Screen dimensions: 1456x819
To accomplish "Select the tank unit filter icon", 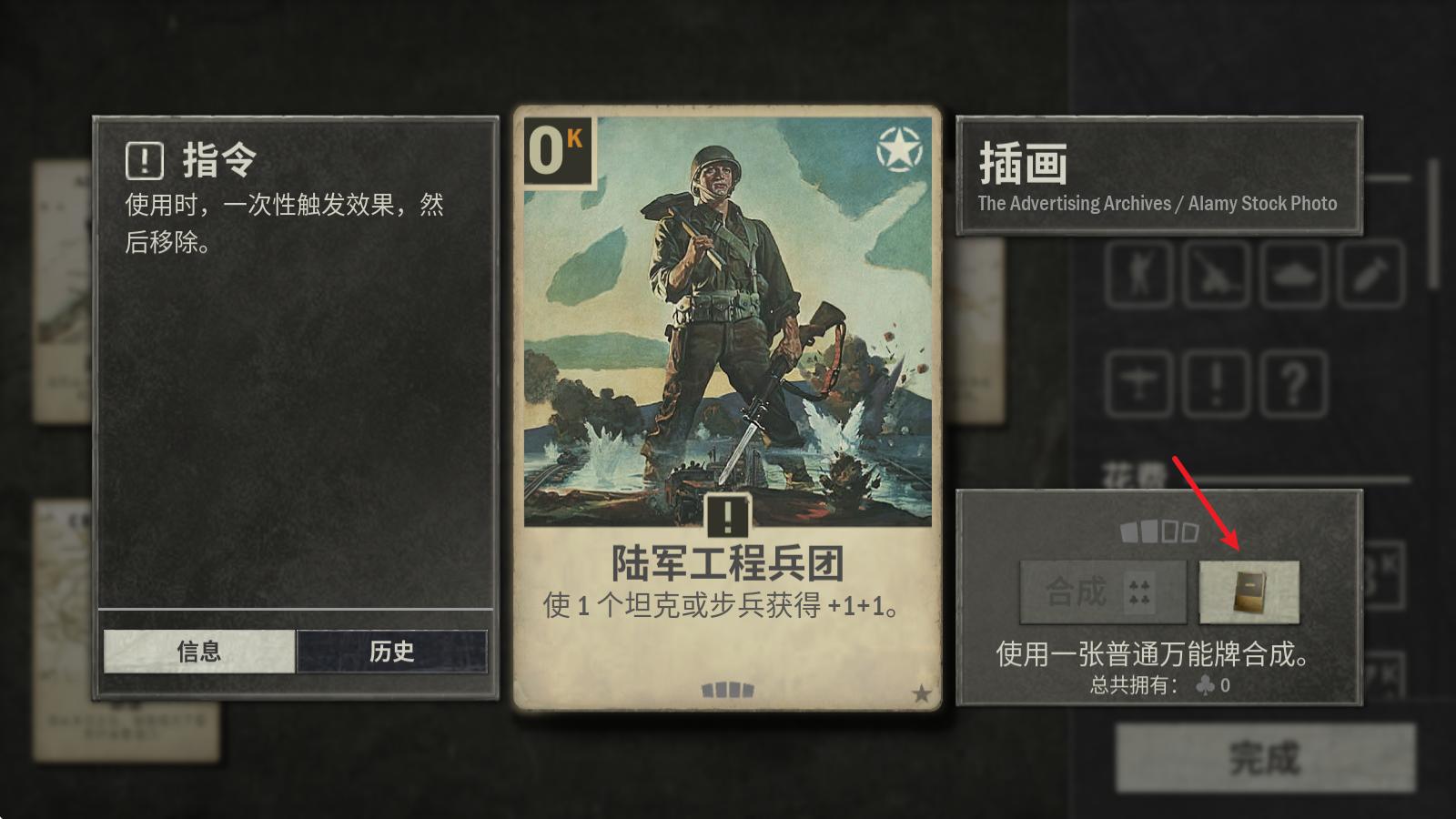I will tap(1294, 275).
